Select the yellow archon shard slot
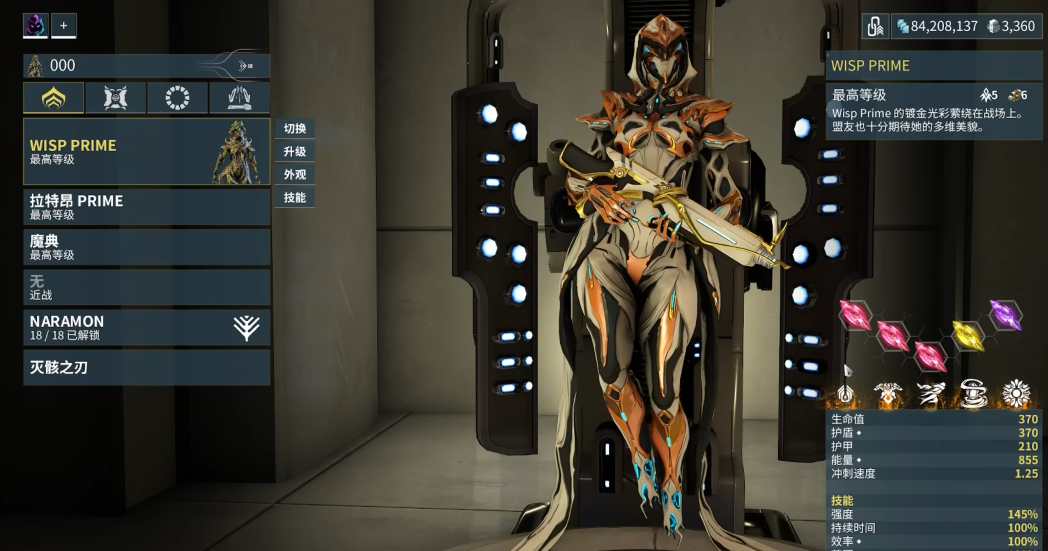Screen dimensions: 1048x551 click(x=967, y=335)
